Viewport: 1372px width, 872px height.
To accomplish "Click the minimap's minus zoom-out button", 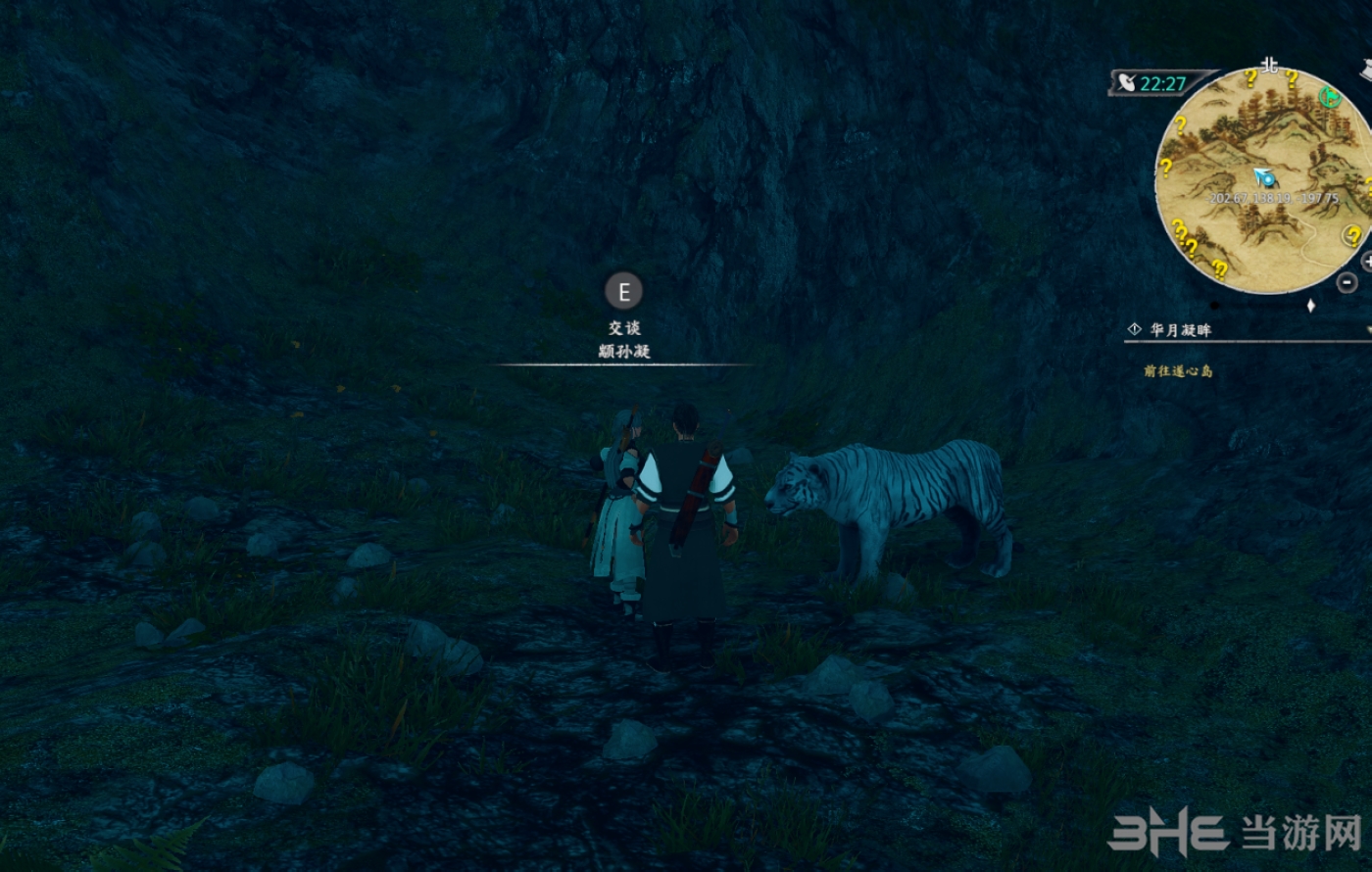I will coord(1347,282).
